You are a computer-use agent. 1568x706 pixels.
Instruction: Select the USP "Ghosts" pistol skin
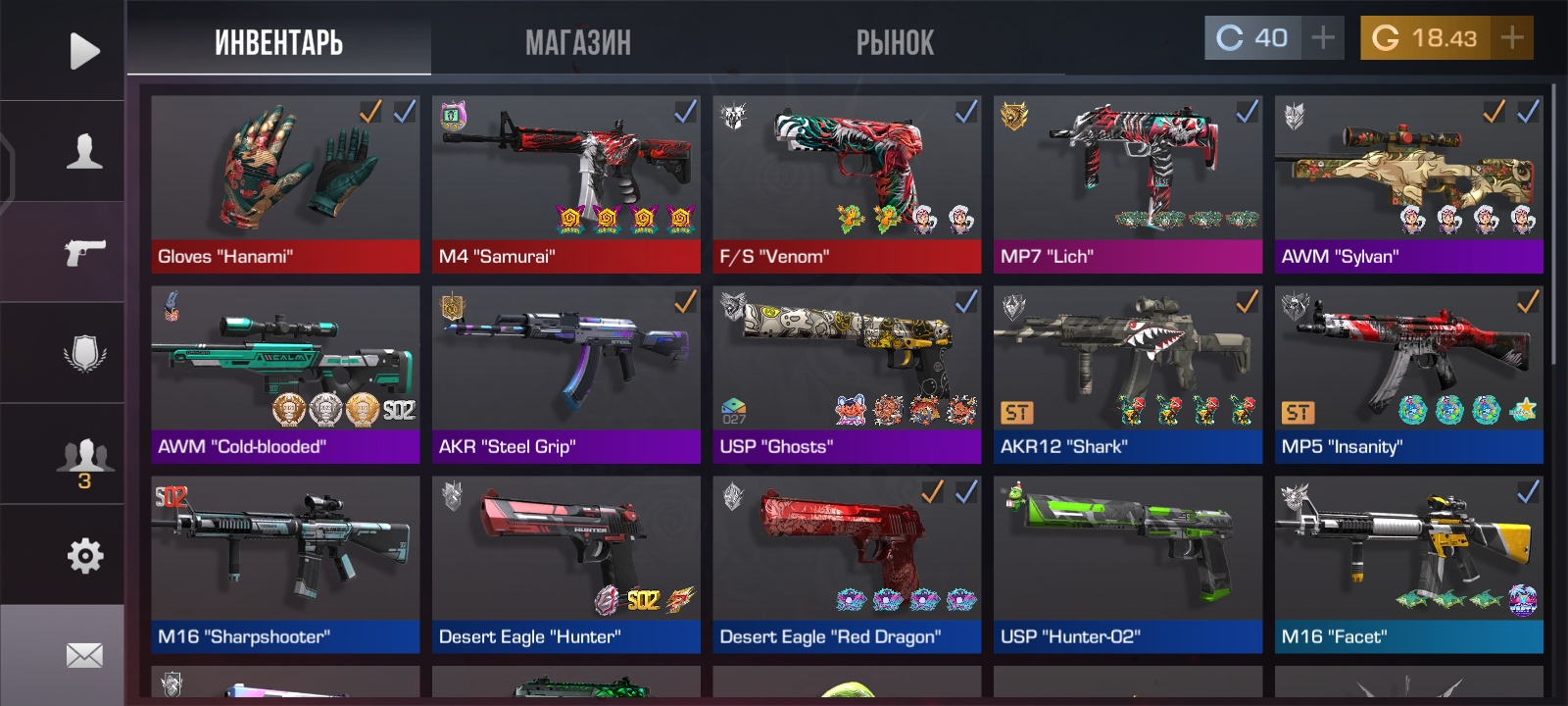coord(847,374)
